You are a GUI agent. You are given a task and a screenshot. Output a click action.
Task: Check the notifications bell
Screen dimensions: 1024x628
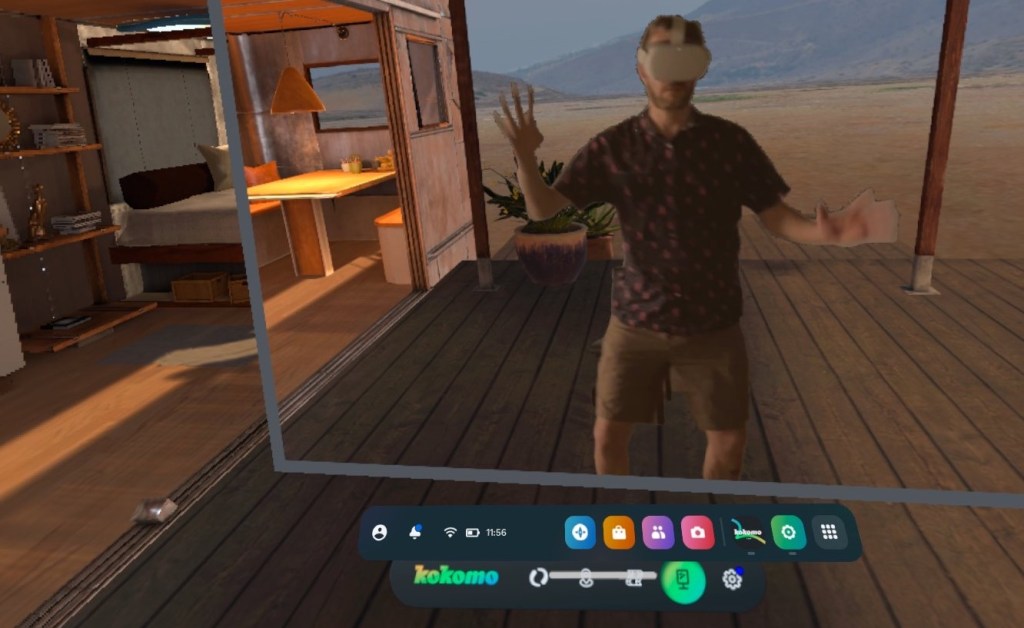415,533
